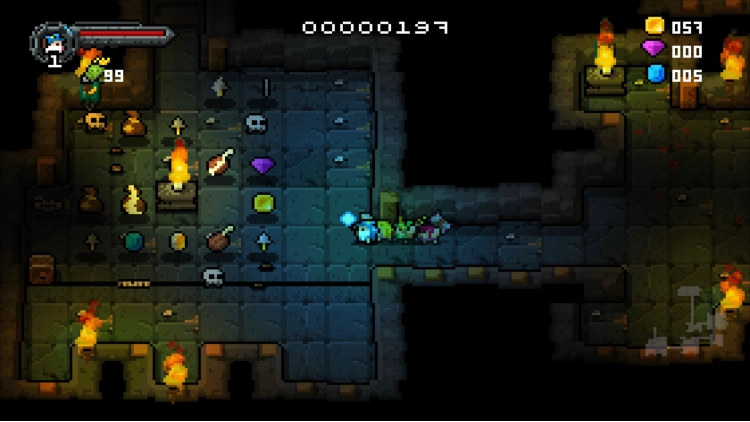Click the wizard character portrait
750x422 pixels.
point(52,41)
